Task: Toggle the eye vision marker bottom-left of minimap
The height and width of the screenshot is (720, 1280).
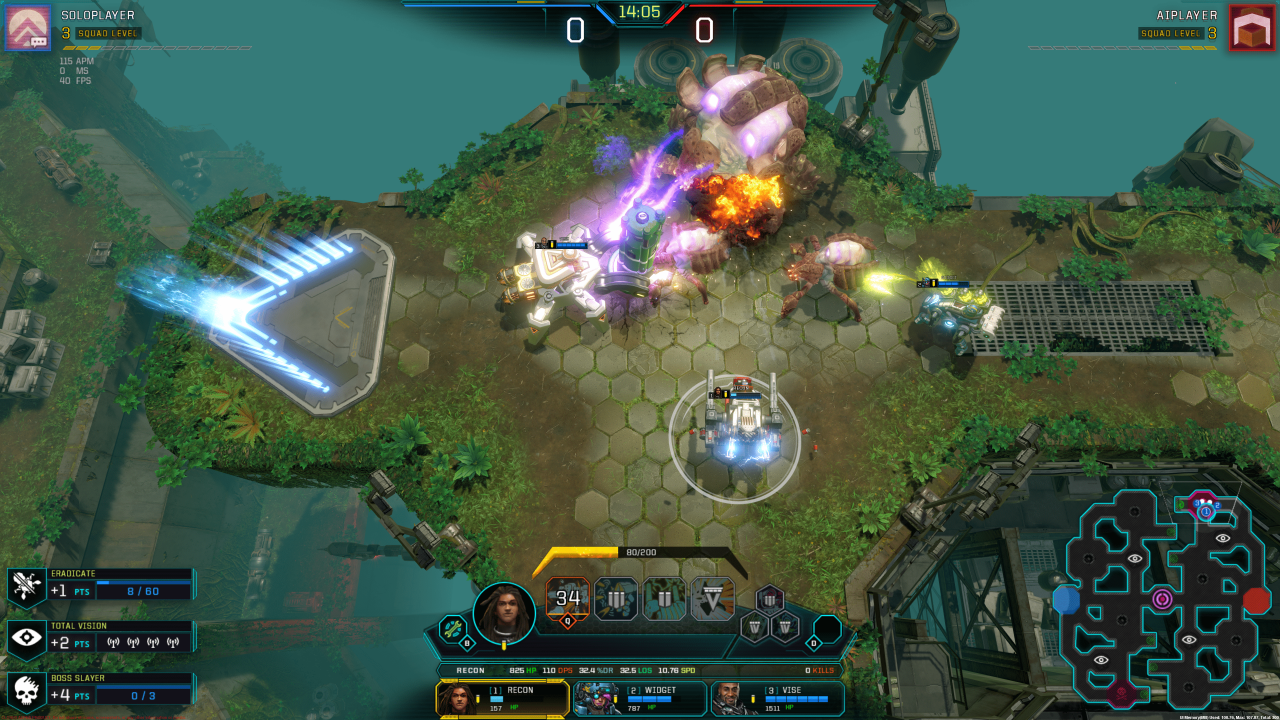Action: pyautogui.click(x=1102, y=659)
